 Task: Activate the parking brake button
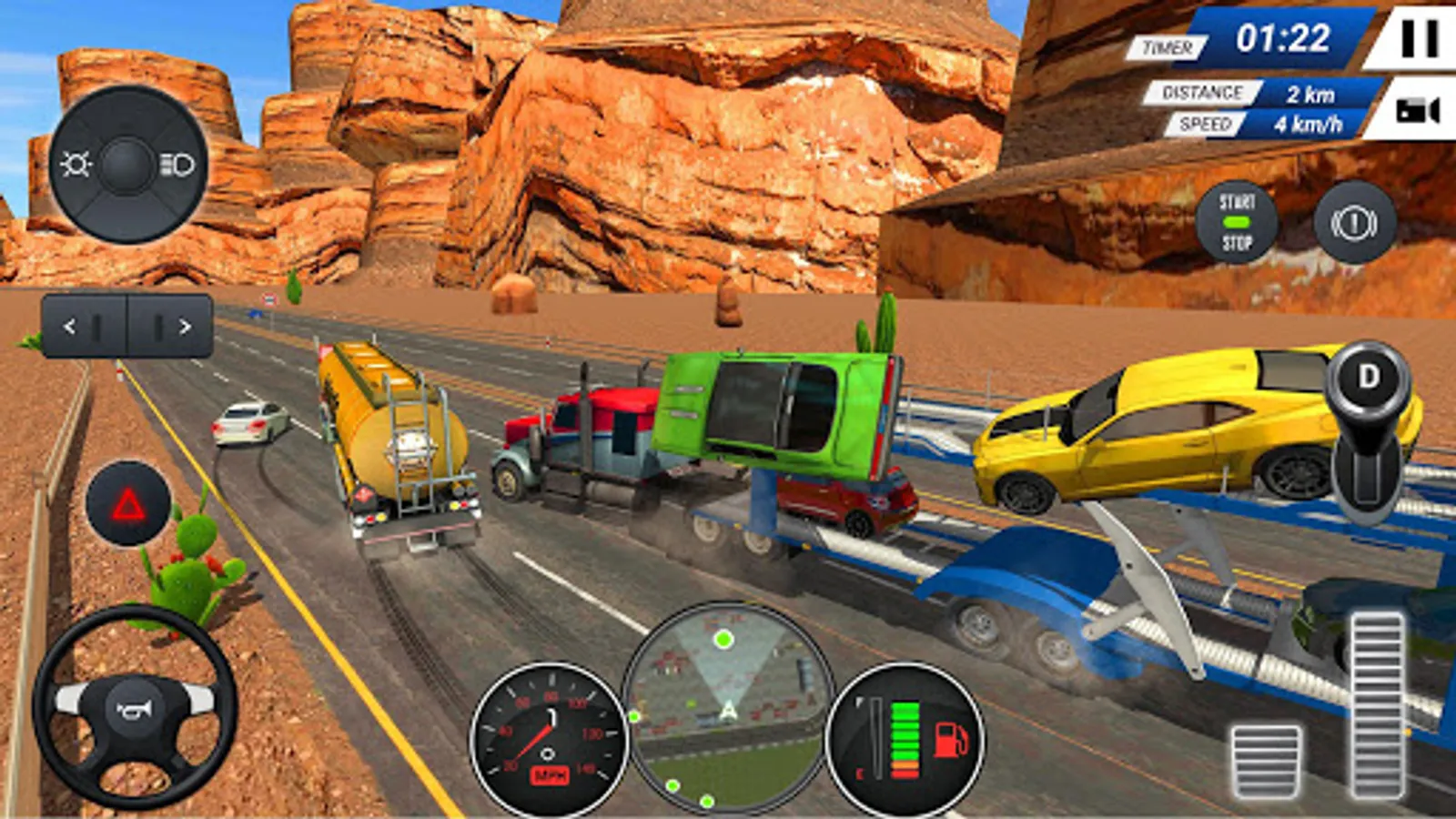[x=1354, y=223]
